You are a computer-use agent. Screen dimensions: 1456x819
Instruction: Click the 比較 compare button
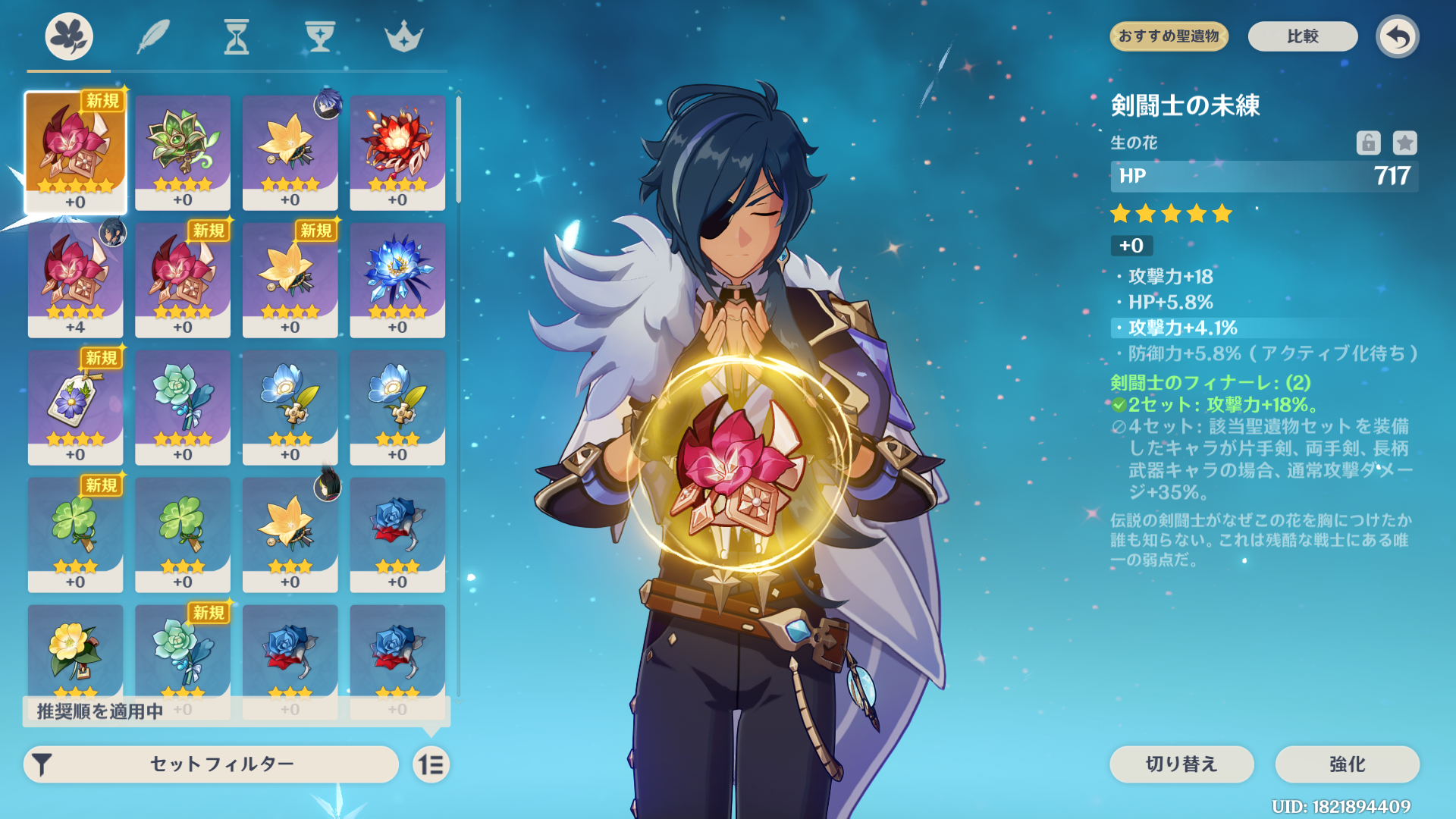1302,36
